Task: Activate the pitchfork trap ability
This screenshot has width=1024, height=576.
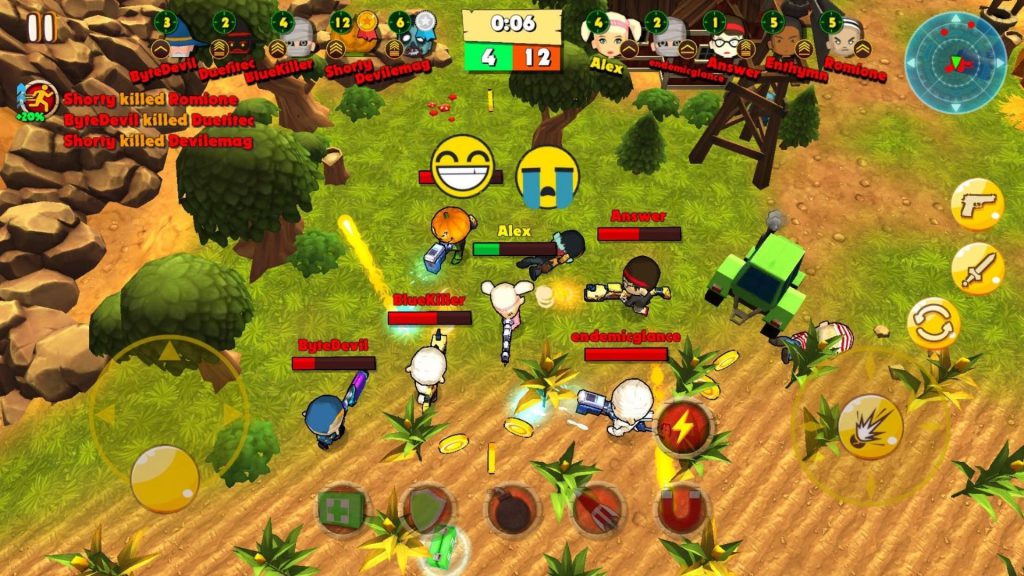Action: coord(598,510)
